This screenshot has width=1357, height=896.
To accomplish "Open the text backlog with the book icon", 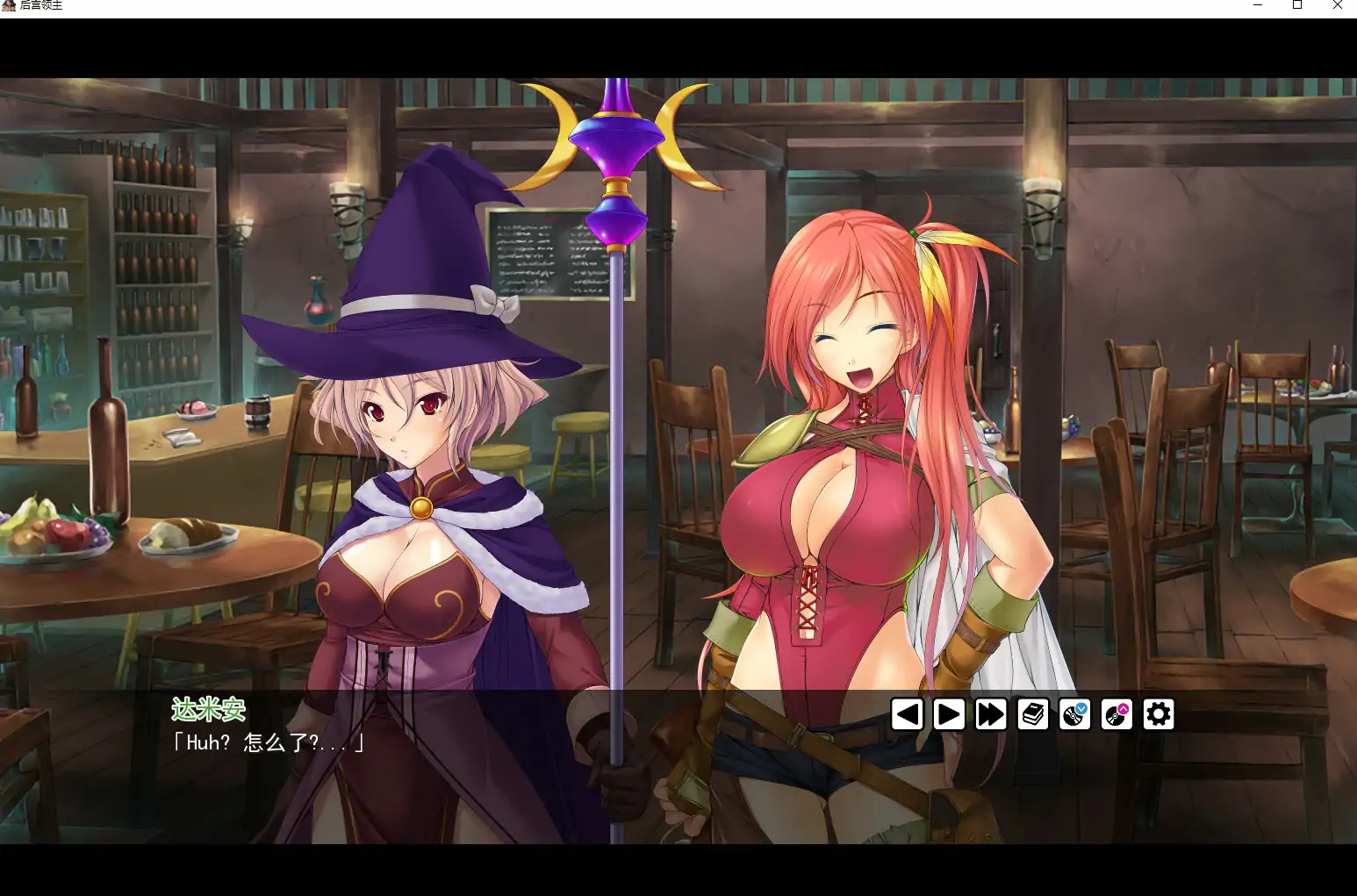I will tap(1033, 714).
